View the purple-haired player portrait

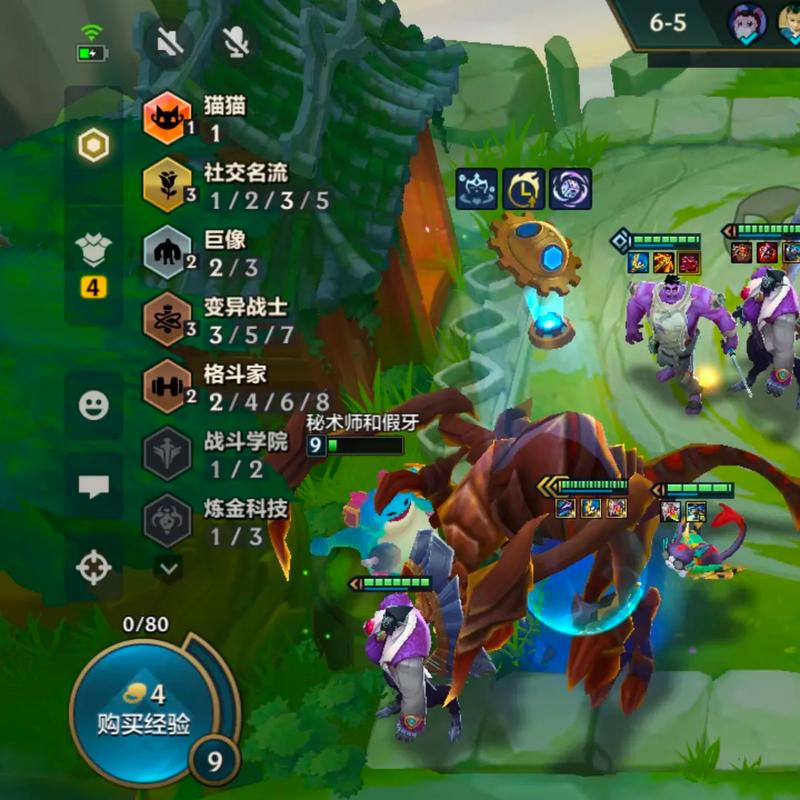tap(746, 22)
